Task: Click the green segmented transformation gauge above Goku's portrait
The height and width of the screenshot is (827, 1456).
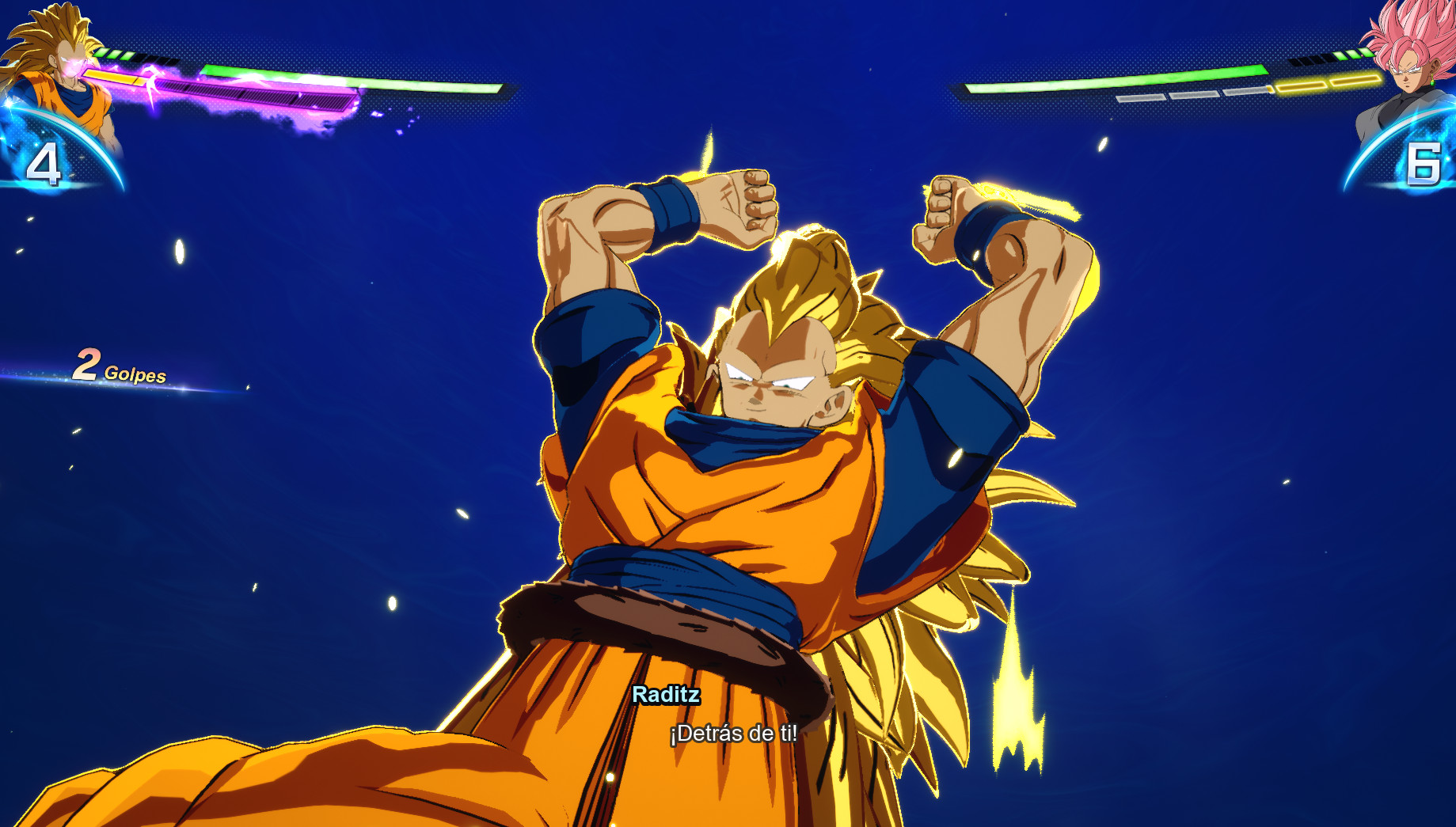Action: (x=115, y=55)
